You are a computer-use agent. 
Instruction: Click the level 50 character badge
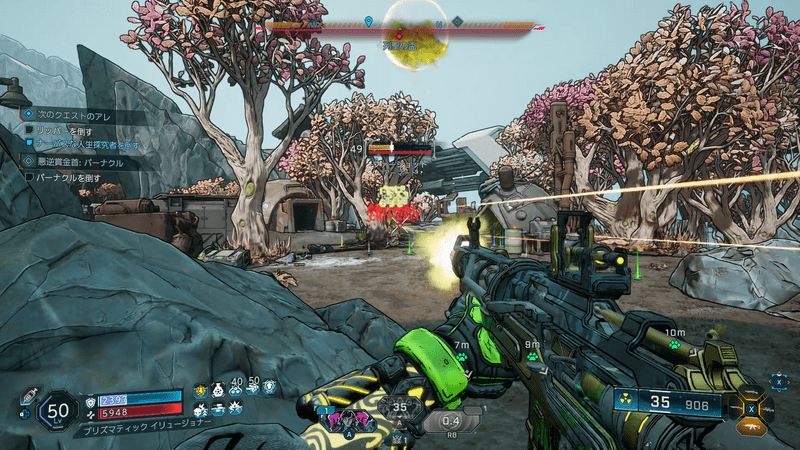pos(58,409)
